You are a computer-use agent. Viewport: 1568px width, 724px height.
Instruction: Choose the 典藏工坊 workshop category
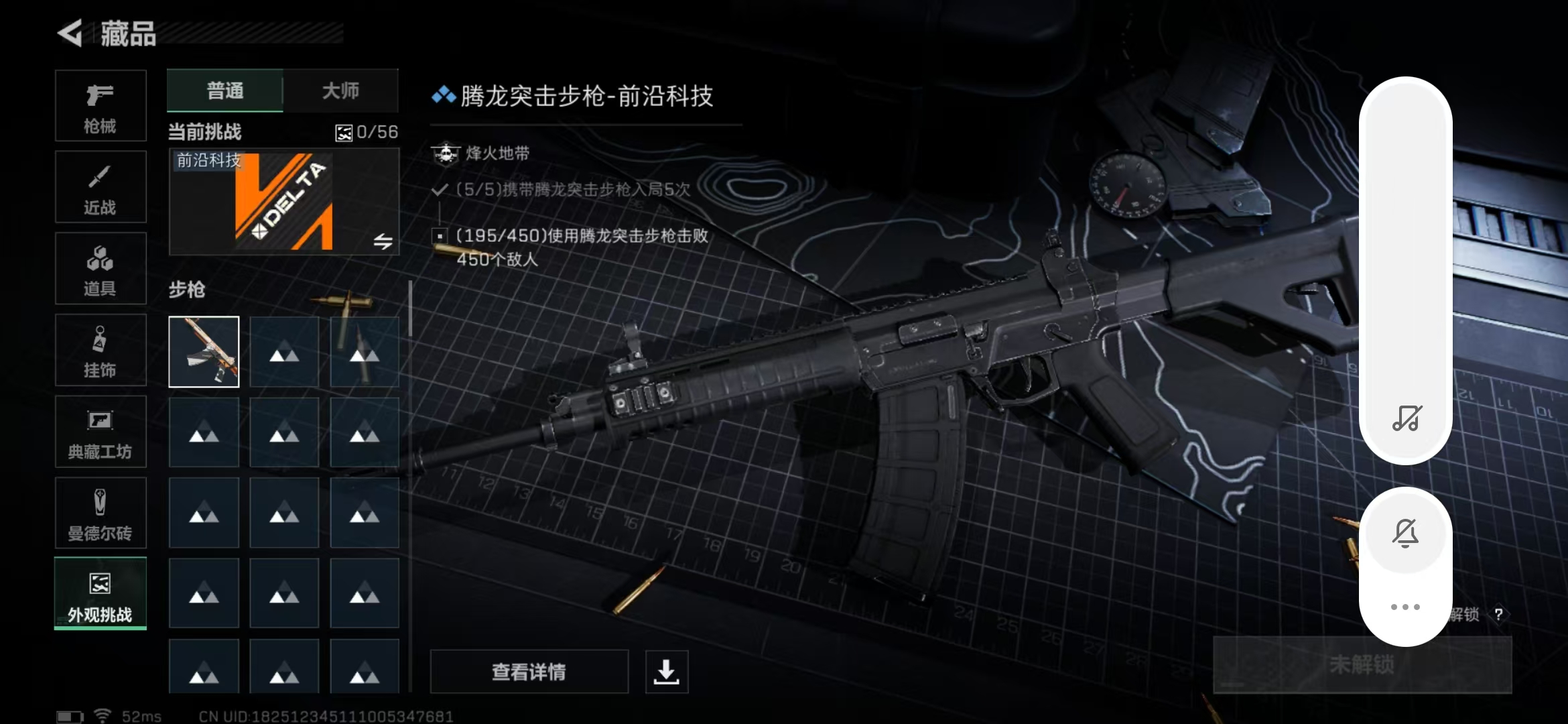tap(101, 432)
